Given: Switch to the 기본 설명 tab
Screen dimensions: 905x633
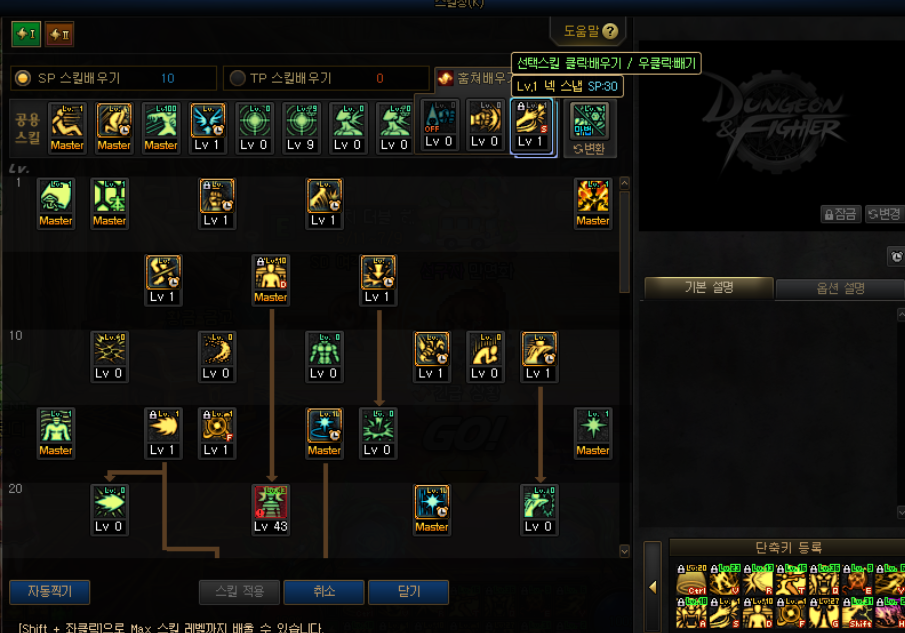Looking at the screenshot, I should (x=708, y=288).
